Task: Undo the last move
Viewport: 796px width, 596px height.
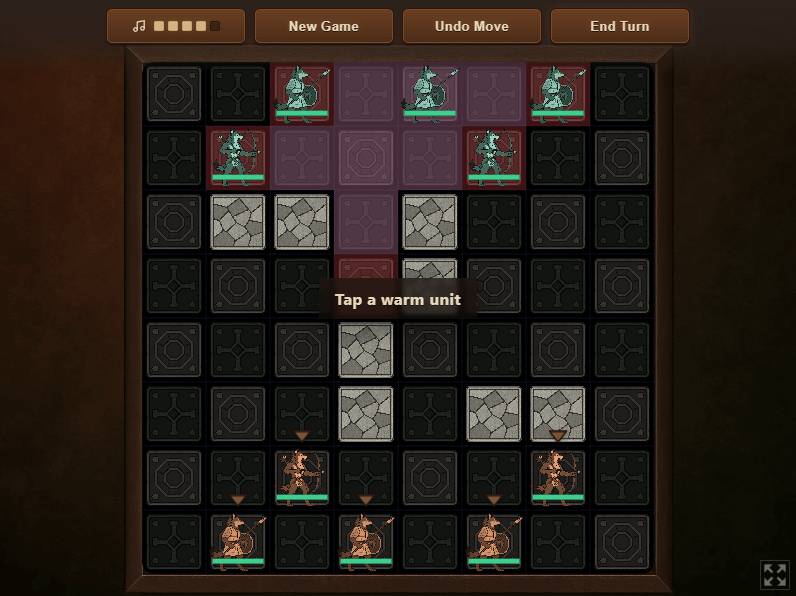Action: (471, 27)
